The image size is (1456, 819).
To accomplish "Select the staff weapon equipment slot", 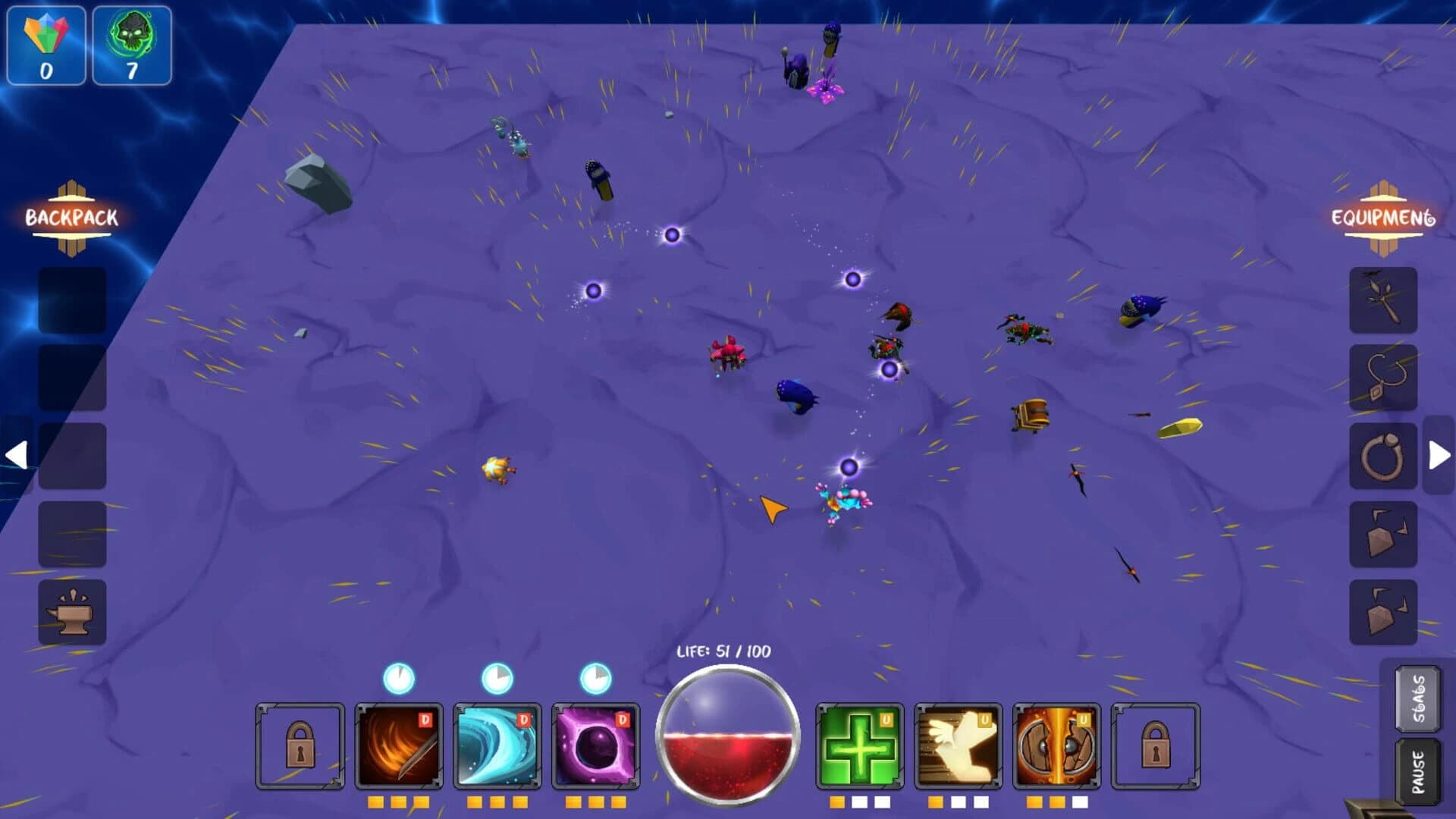I will (x=1383, y=299).
